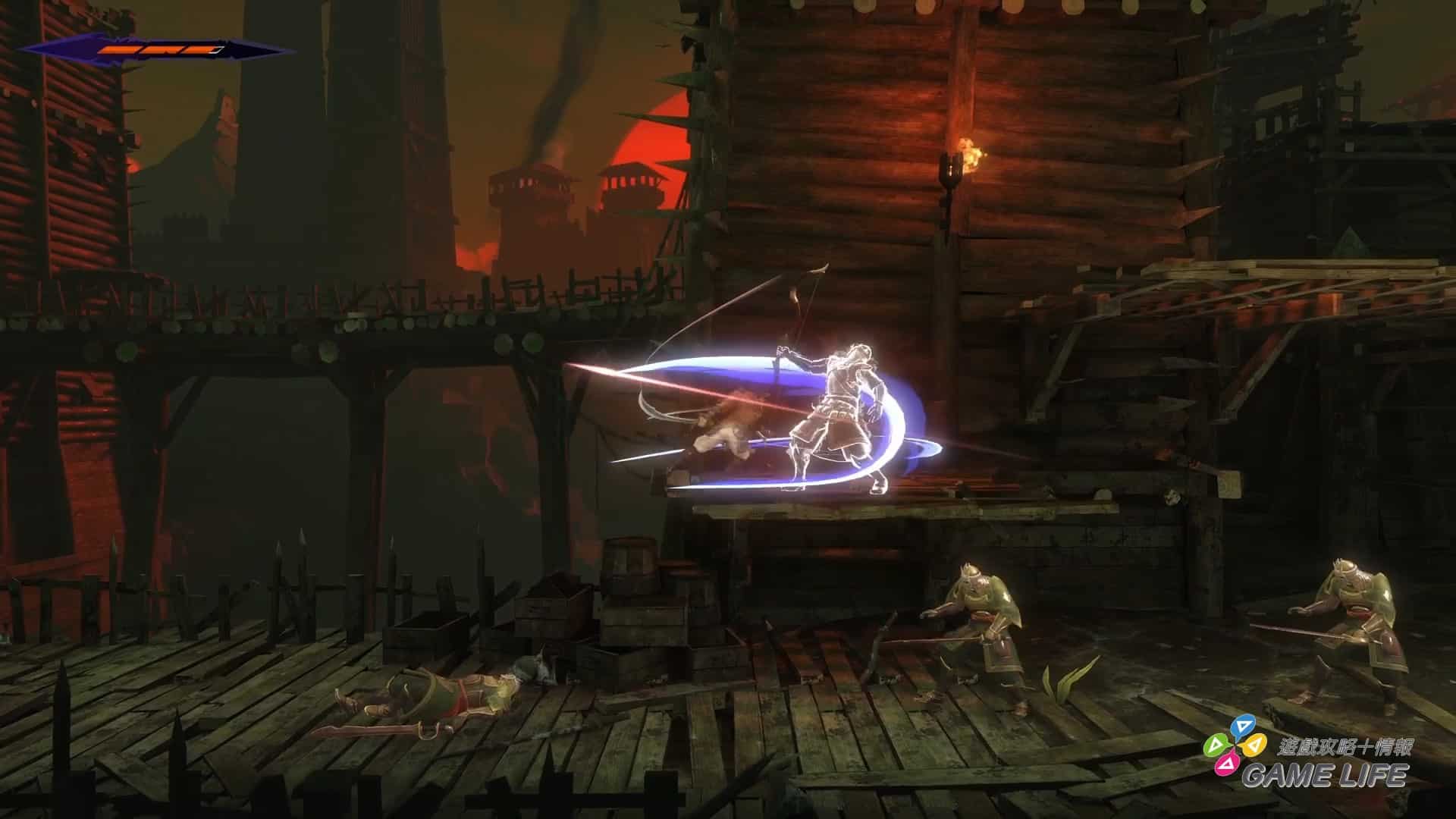Click the green triangle bubble in Game Life logo
This screenshot has height=819, width=1456.
tap(1216, 745)
